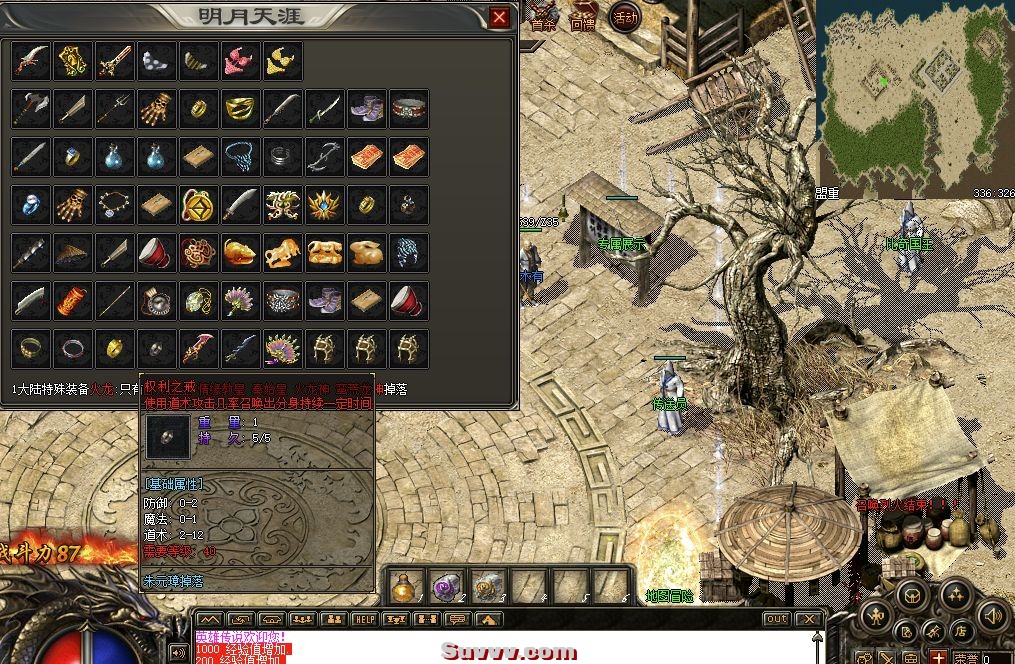This screenshot has width=1015, height=664.
Task: Select the red firecracker scroll item
Action: [x=73, y=300]
